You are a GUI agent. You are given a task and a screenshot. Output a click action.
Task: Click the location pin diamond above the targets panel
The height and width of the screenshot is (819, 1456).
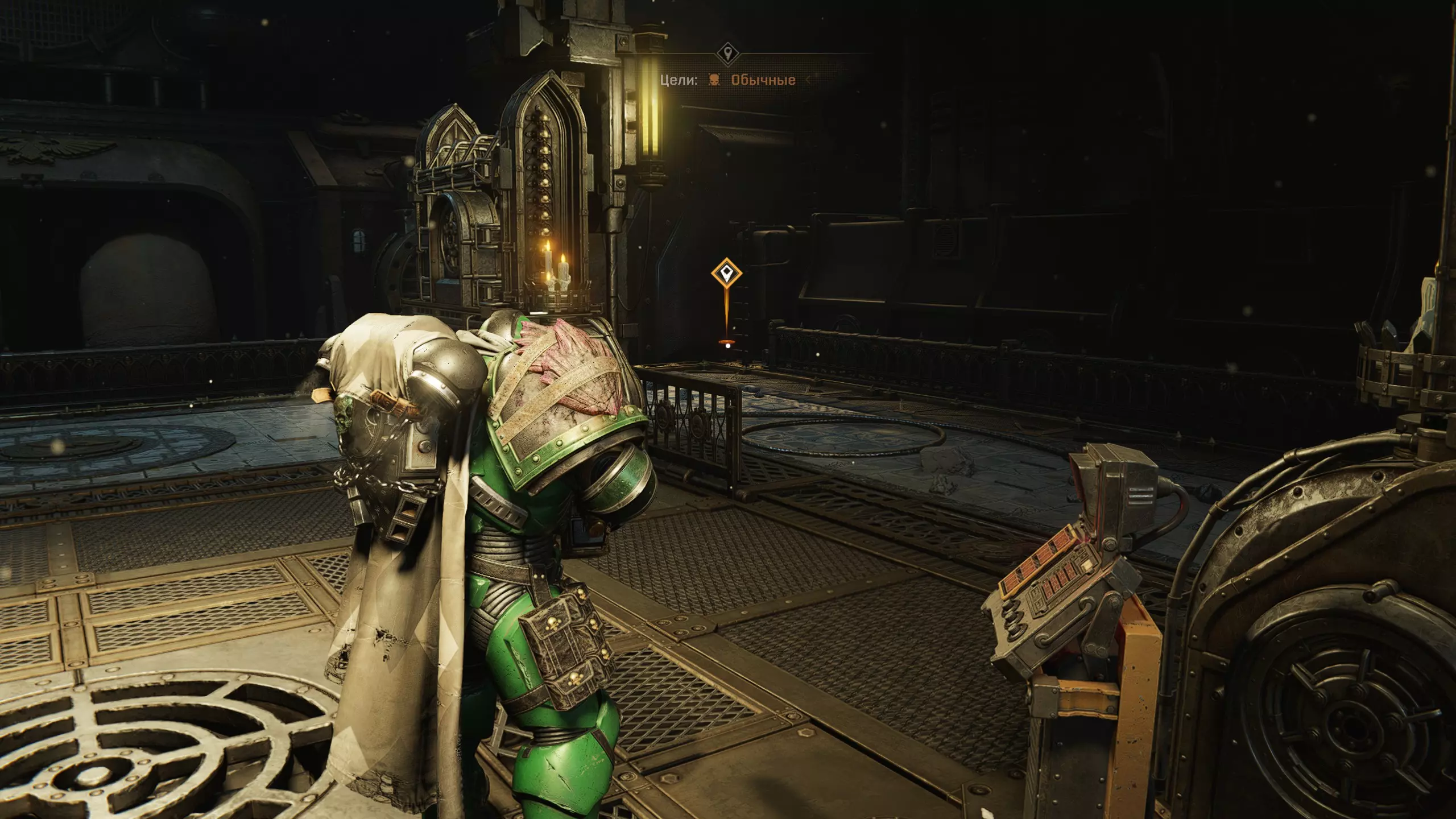(x=726, y=55)
